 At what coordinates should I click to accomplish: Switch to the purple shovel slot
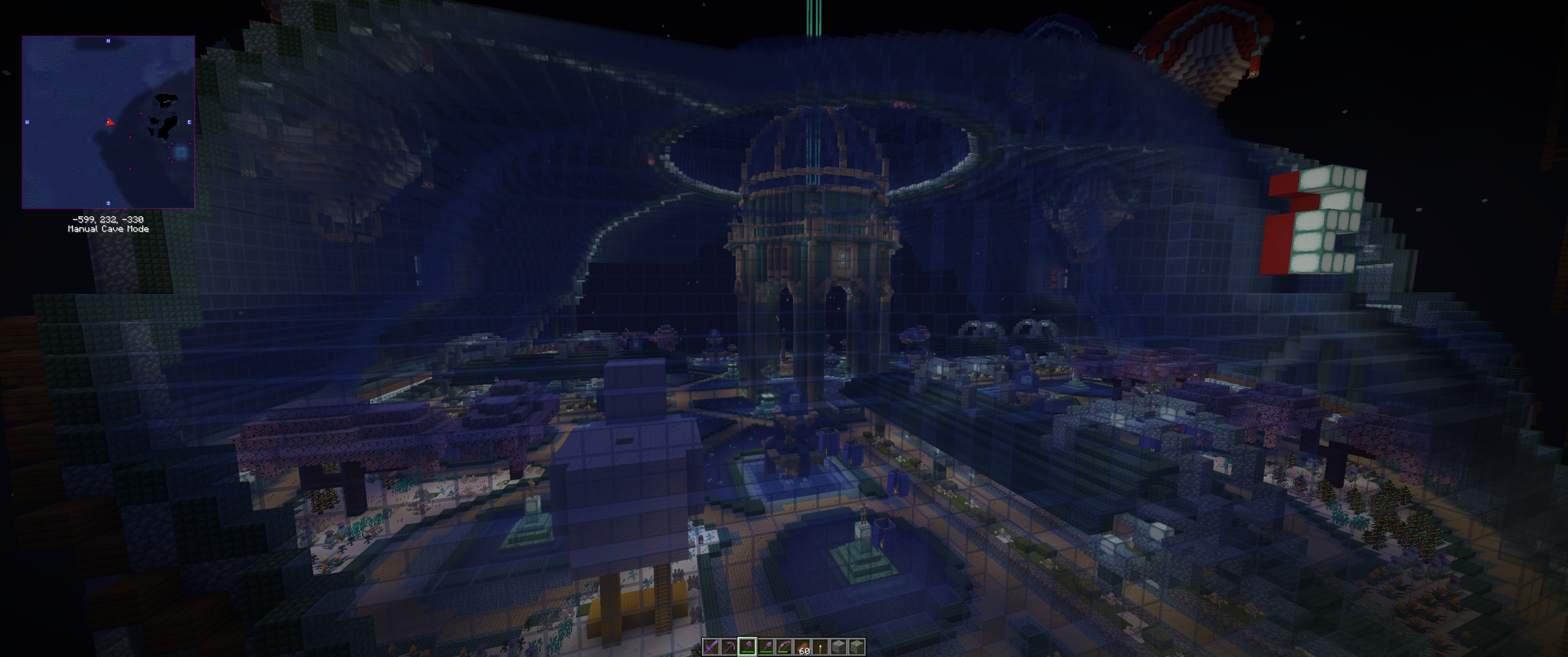[x=766, y=647]
